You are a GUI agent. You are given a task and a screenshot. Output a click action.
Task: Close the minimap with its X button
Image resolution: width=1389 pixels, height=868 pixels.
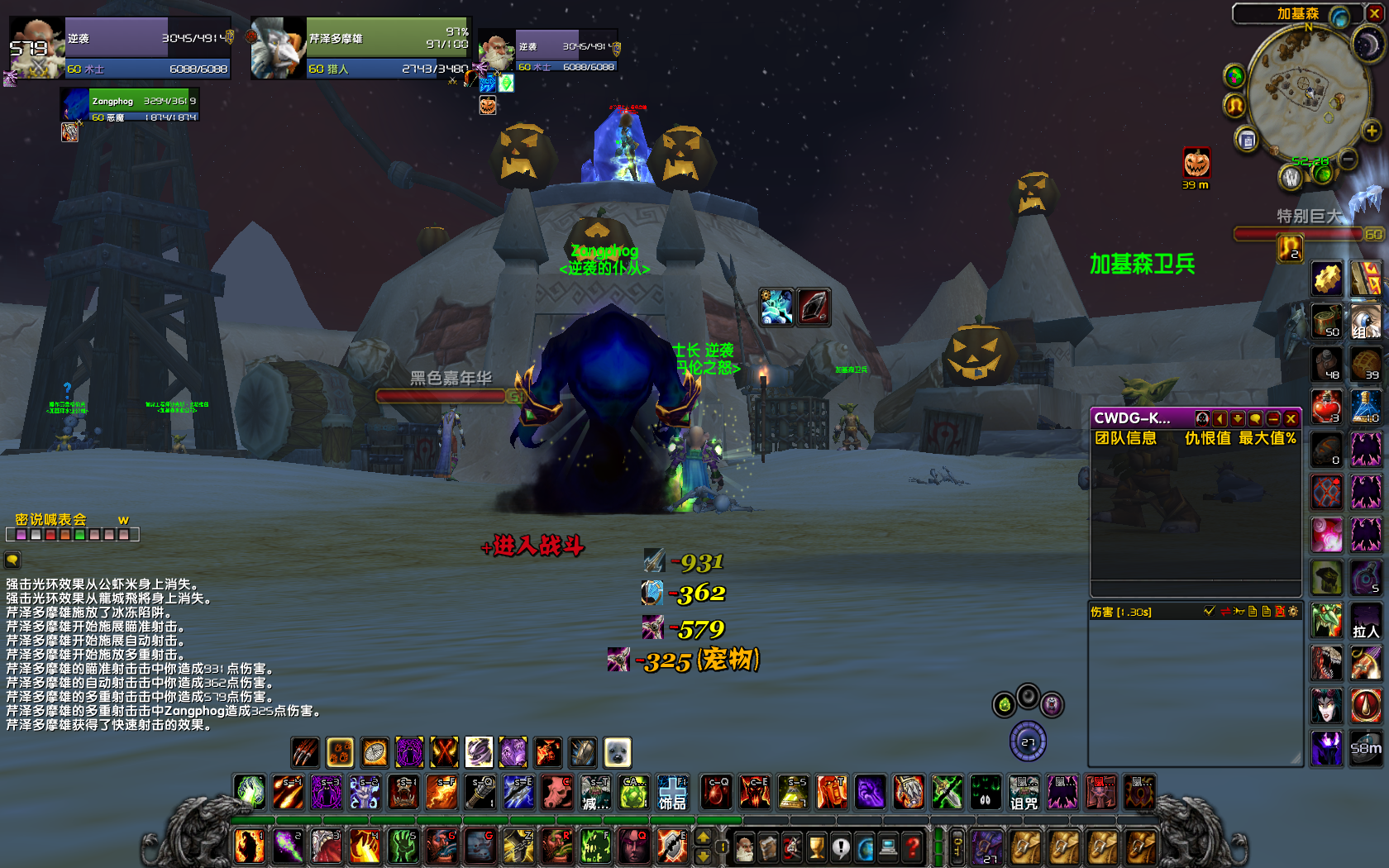point(1375,13)
